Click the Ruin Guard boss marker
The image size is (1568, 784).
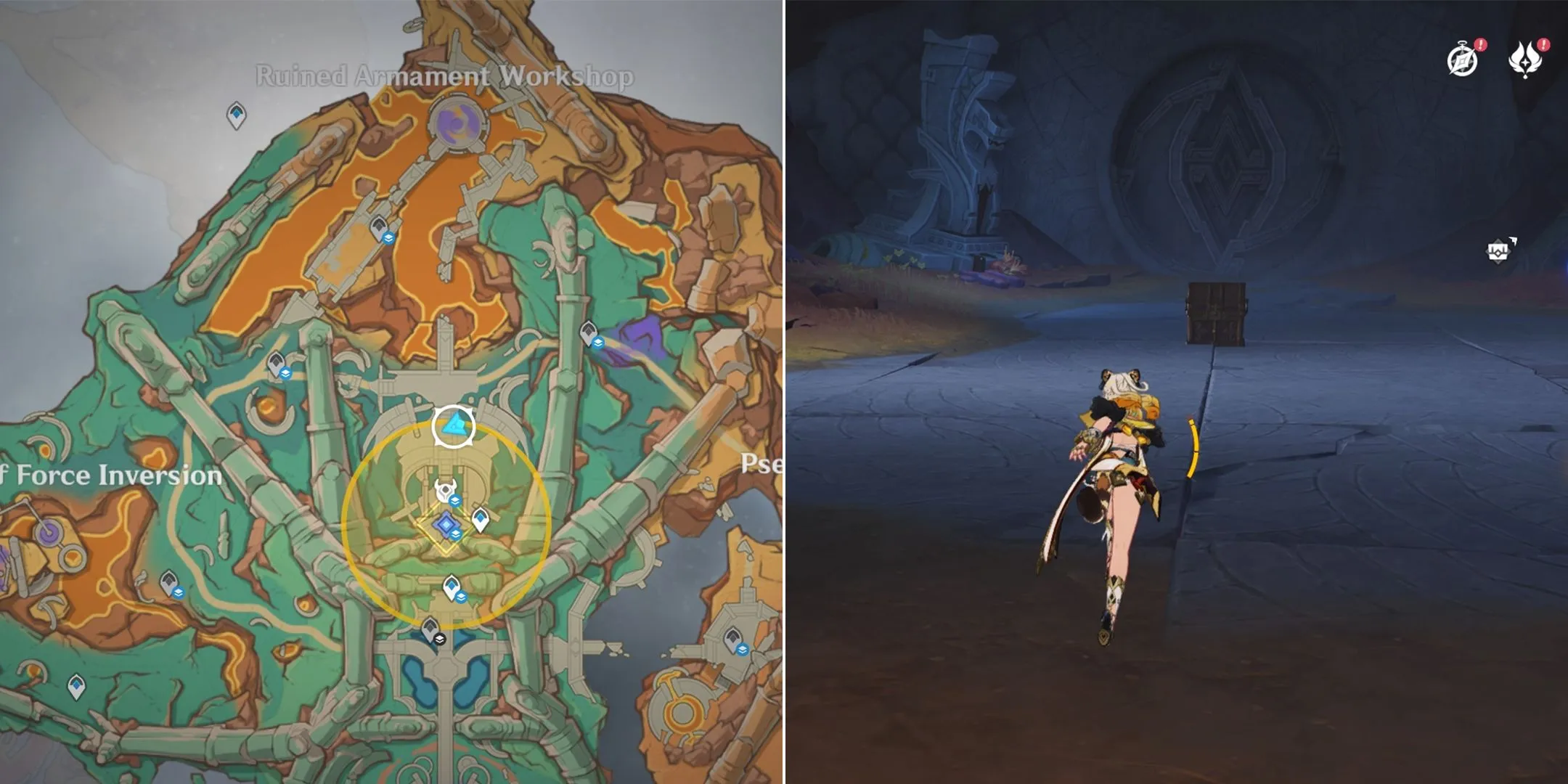445,490
